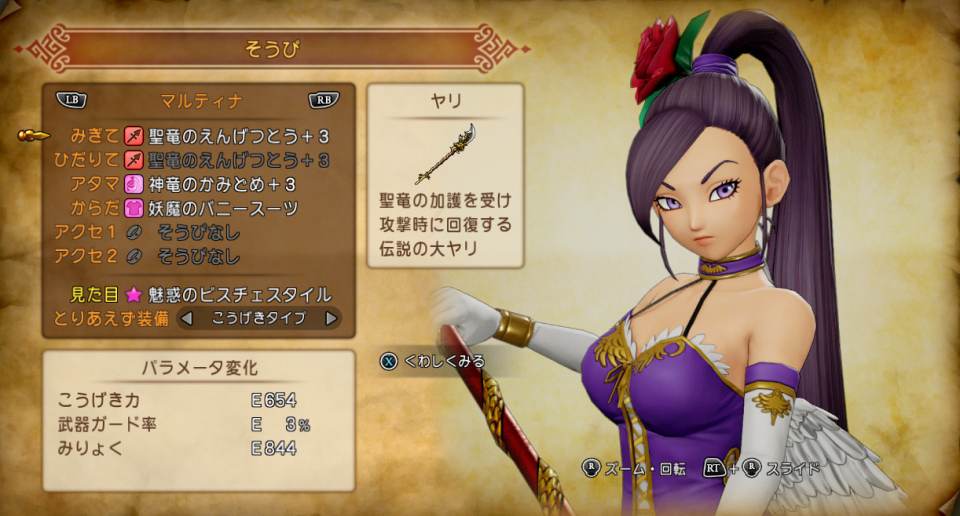Open the empty アクセ1 accessory slot
Image resolution: width=960 pixels, height=516 pixels.
pos(198,233)
